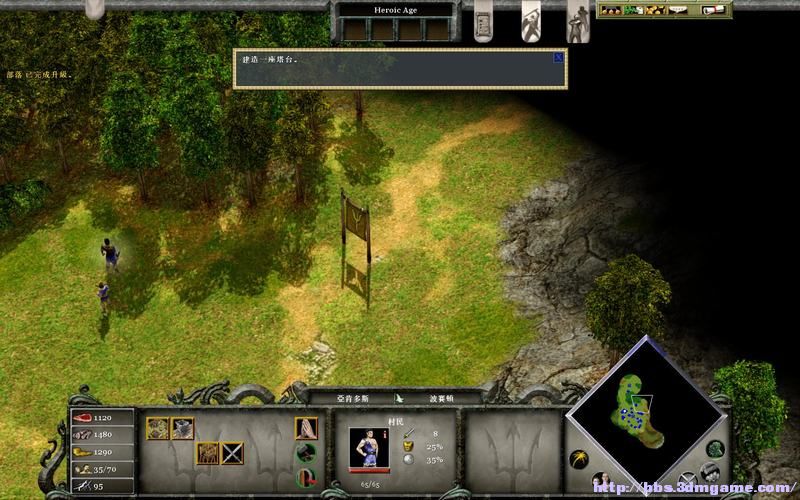The height and width of the screenshot is (500, 800).
Task: Click the two-faces button below minimap
Action: (602, 481)
